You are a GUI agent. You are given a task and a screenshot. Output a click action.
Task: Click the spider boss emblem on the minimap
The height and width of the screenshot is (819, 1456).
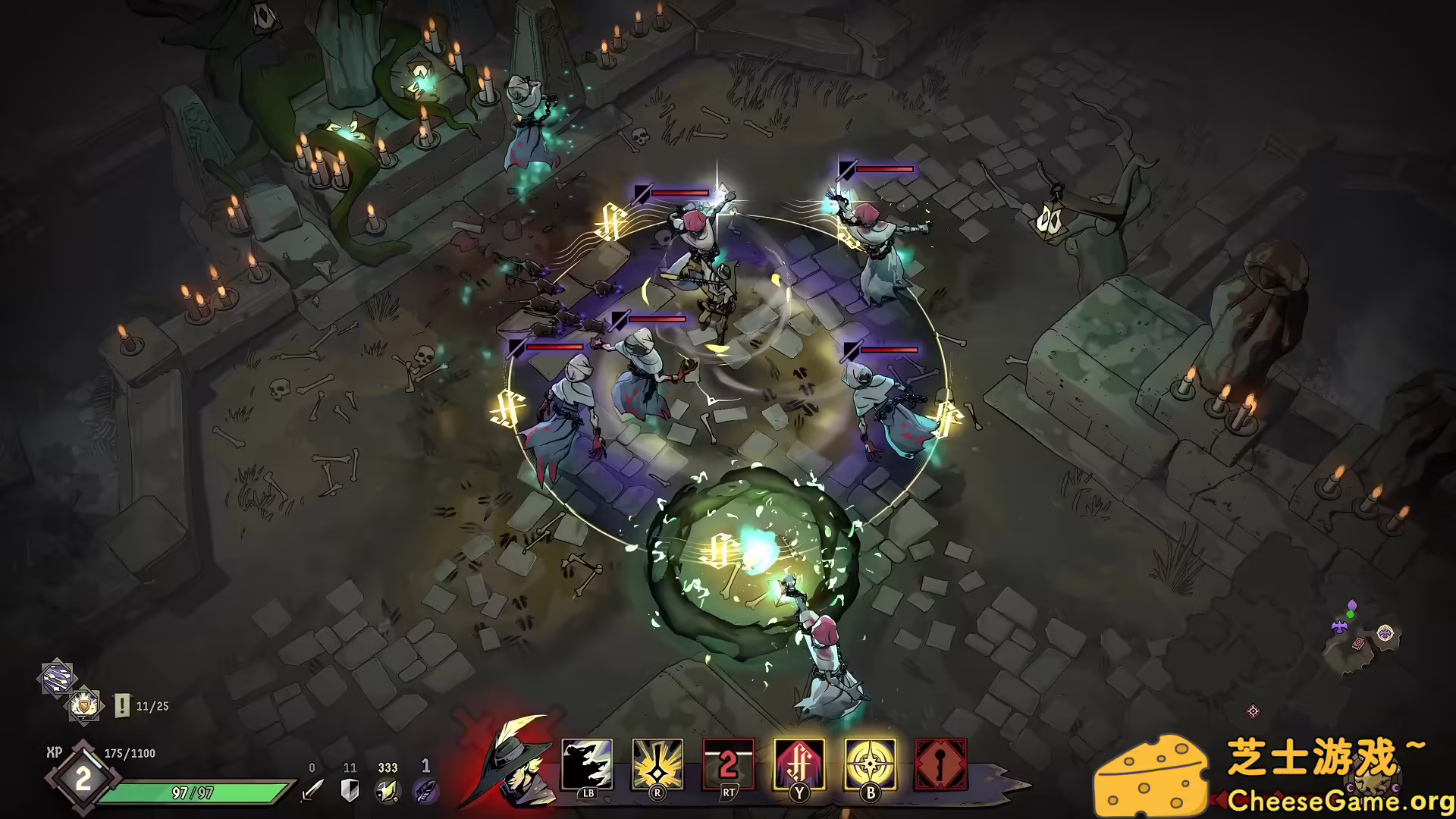[x=1385, y=631]
